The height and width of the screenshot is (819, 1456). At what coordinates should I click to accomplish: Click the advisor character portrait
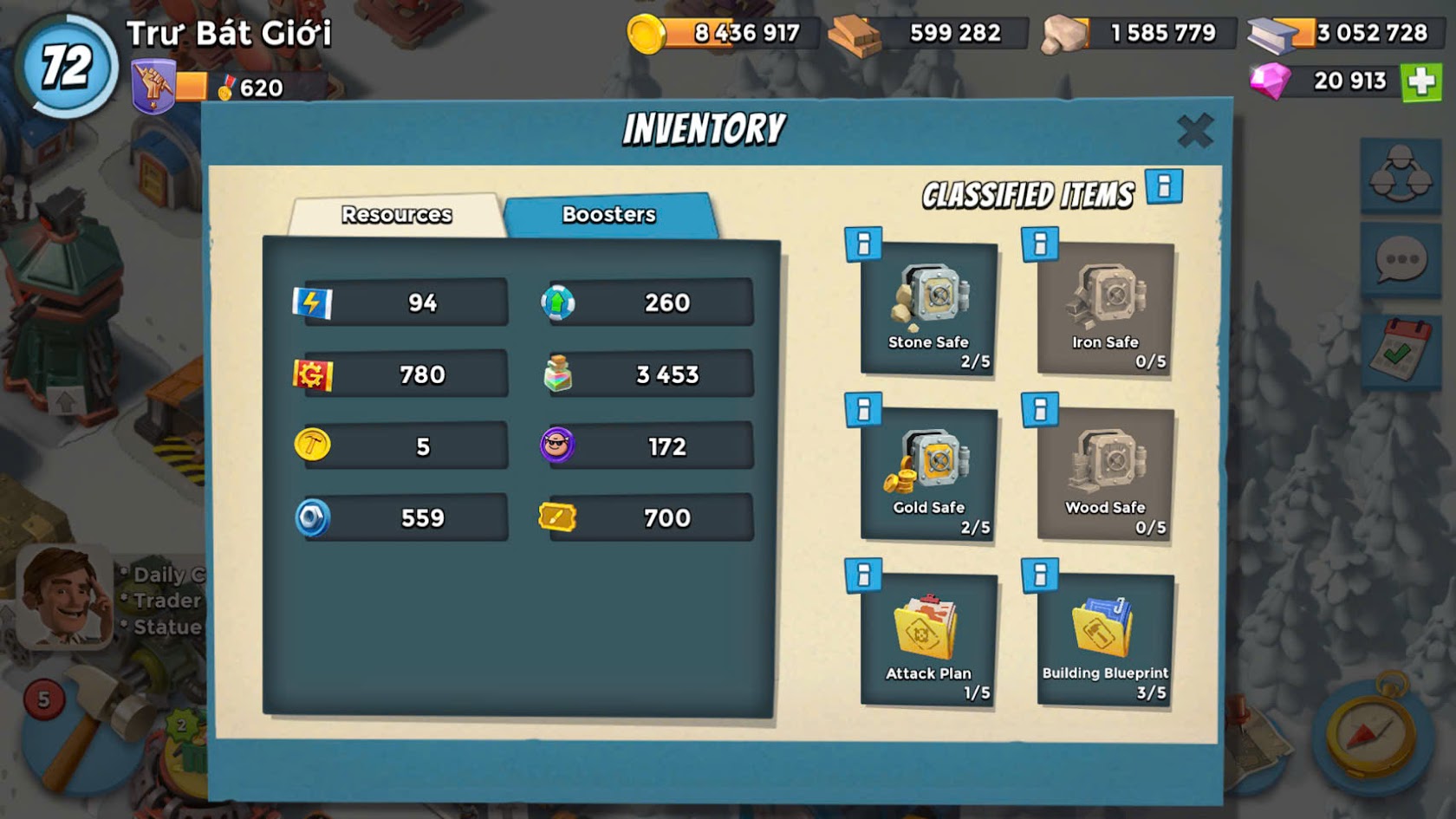pyautogui.click(x=64, y=597)
